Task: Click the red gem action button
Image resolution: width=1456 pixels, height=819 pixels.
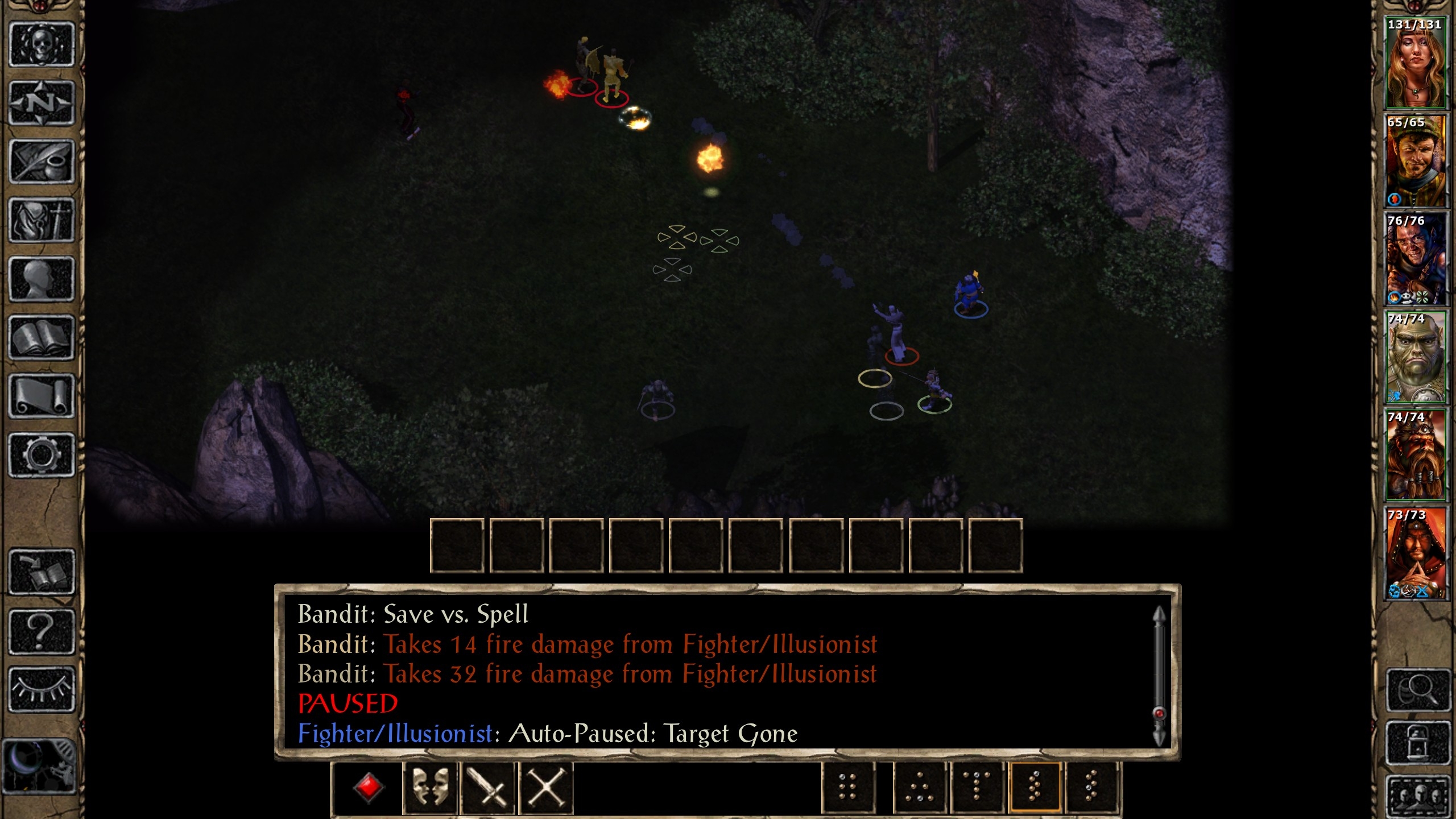Action: (x=369, y=788)
